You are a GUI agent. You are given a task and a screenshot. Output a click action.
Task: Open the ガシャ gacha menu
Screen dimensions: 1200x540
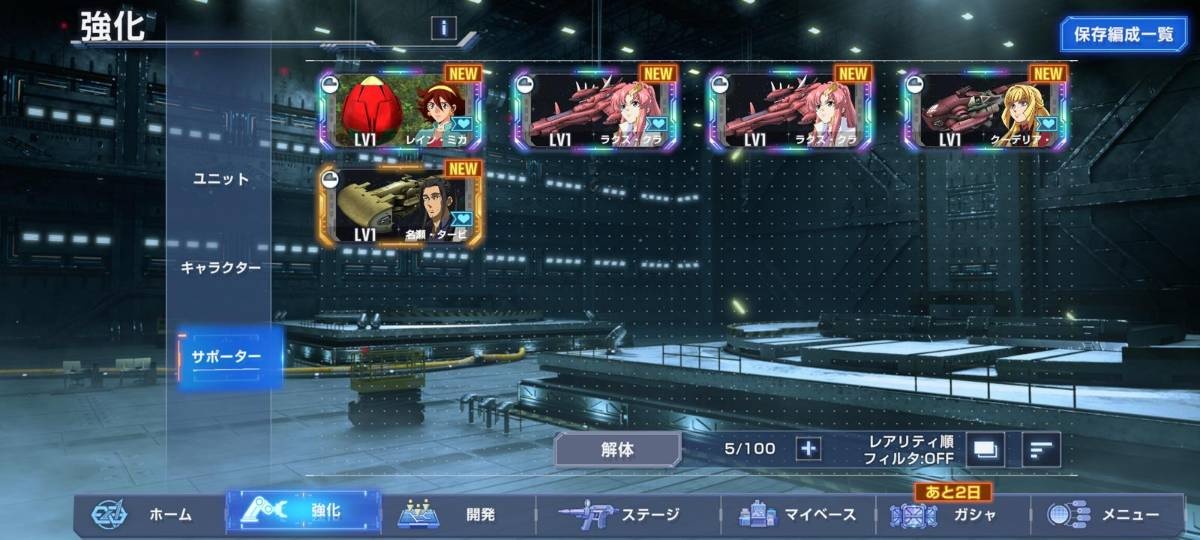pos(952,515)
